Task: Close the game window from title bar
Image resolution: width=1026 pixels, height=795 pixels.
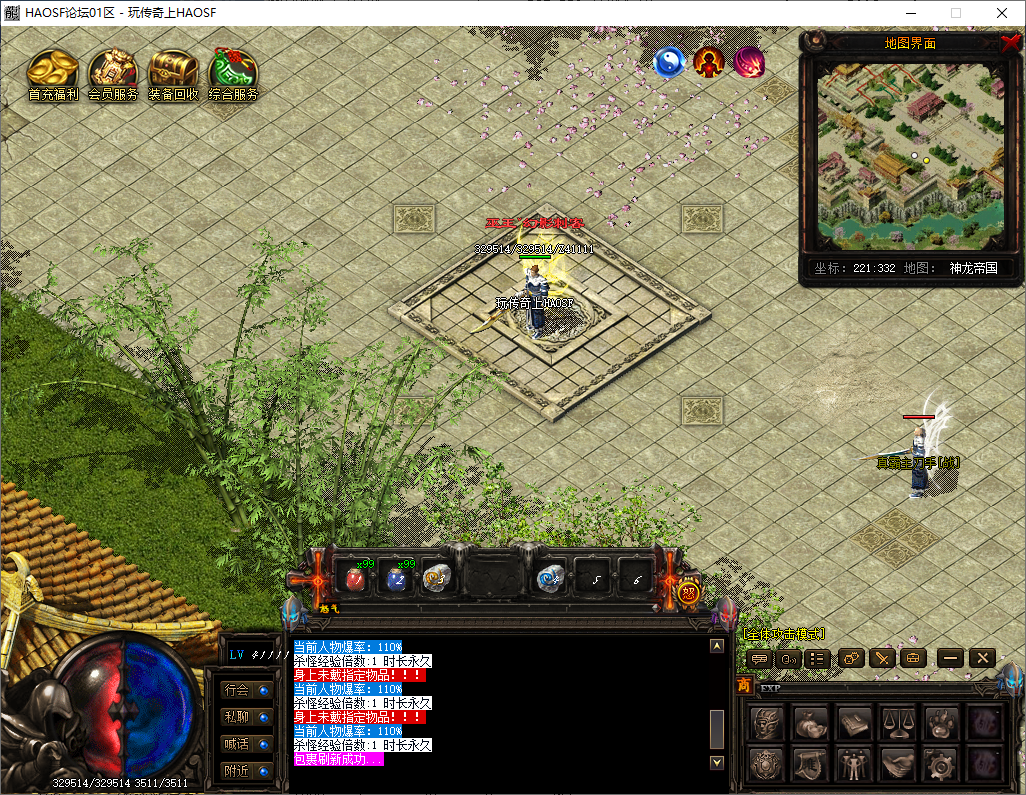Action: point(1001,13)
